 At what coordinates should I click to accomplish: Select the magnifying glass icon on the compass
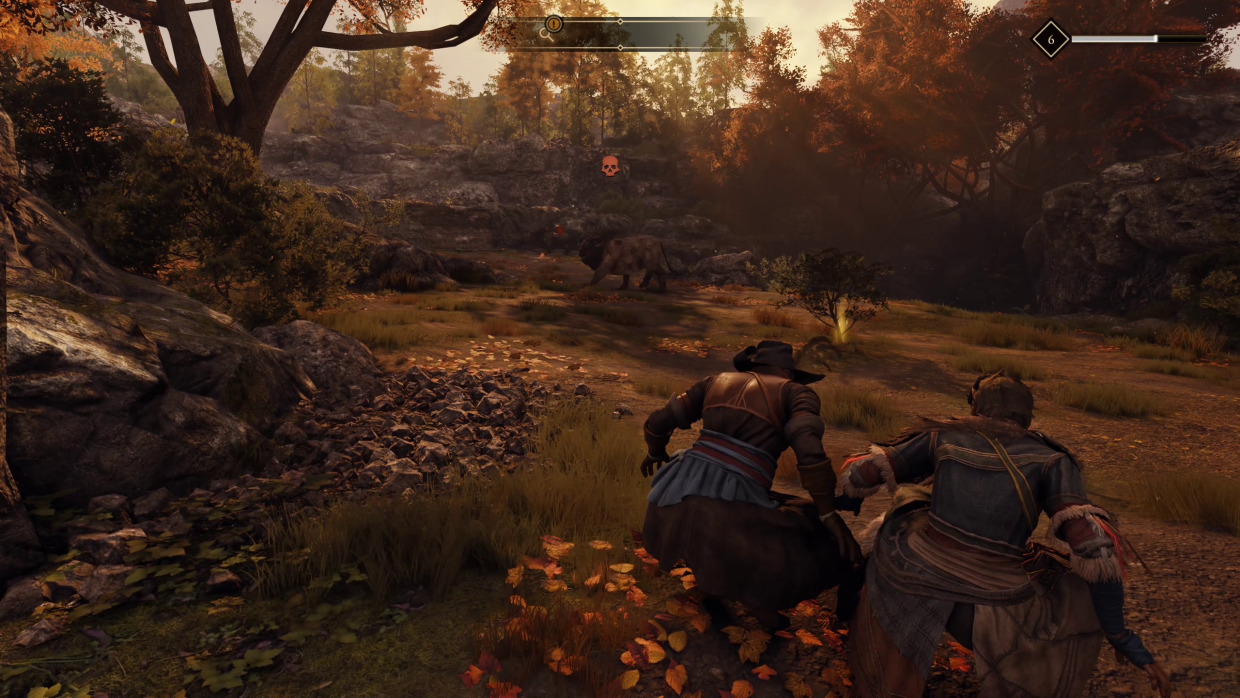(545, 32)
